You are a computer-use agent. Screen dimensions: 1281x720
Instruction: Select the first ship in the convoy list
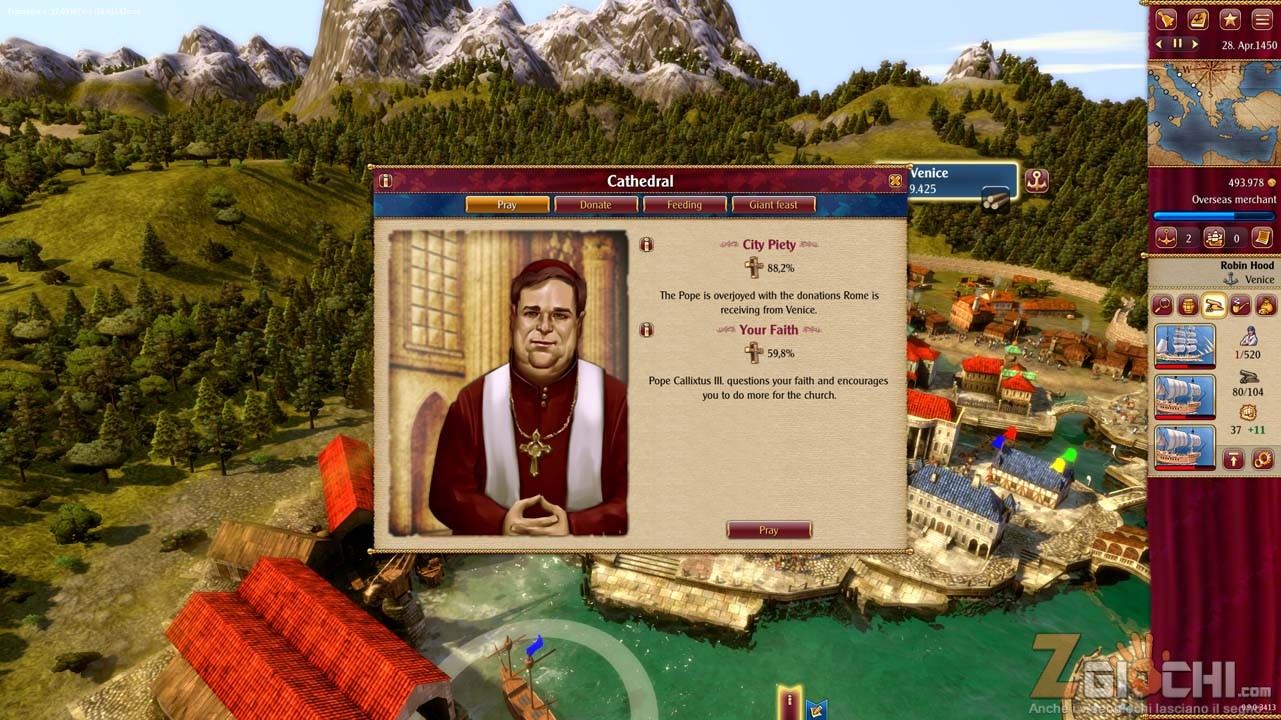click(x=1185, y=346)
